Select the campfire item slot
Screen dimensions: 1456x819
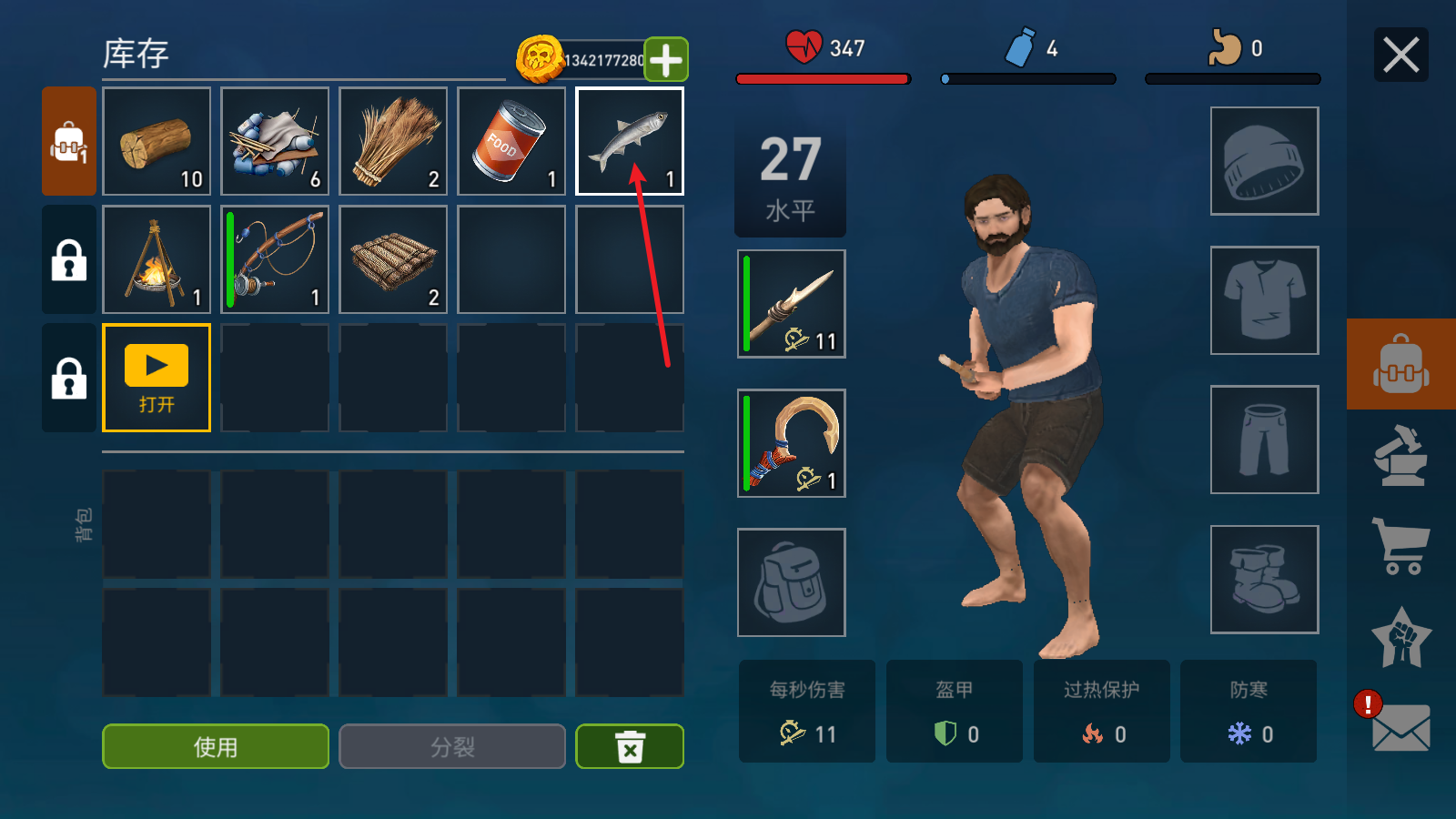(157, 259)
